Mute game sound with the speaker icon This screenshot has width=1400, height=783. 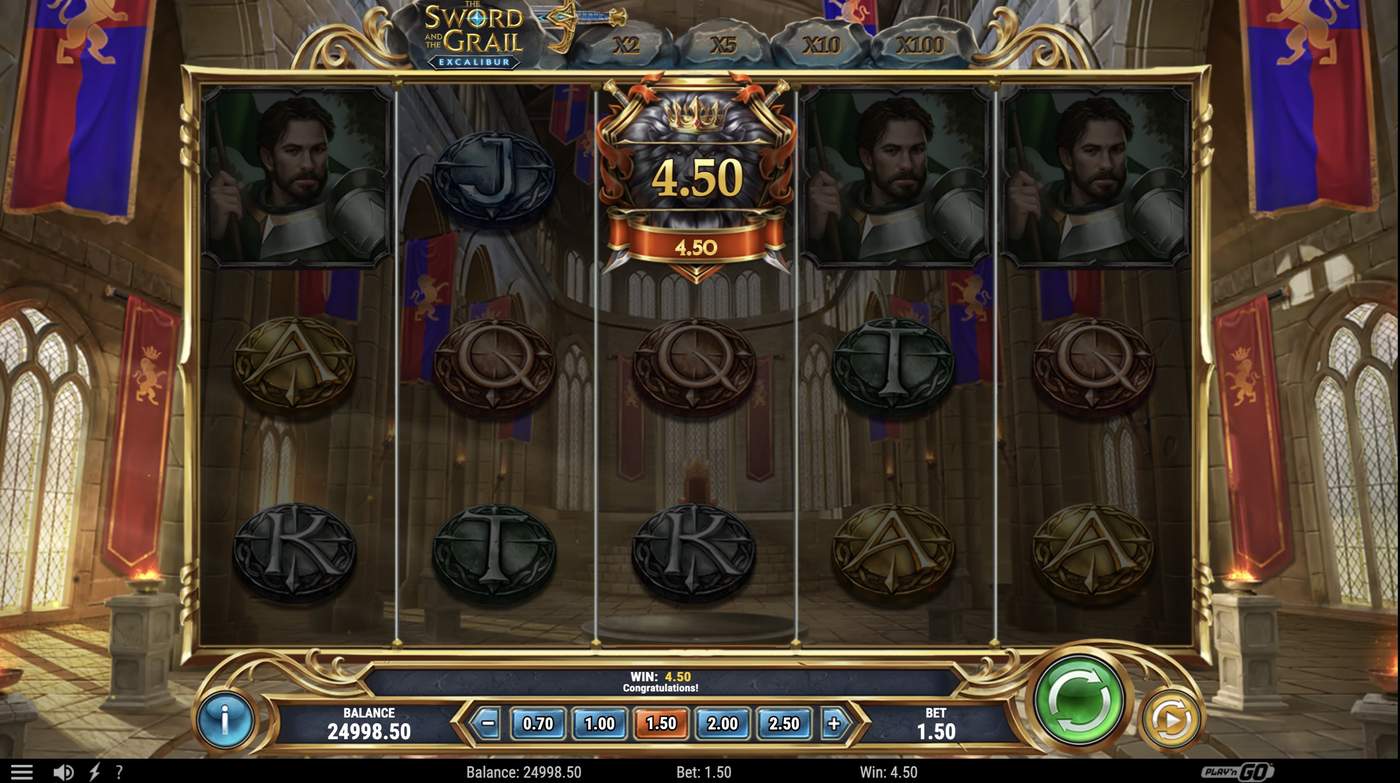(x=64, y=770)
